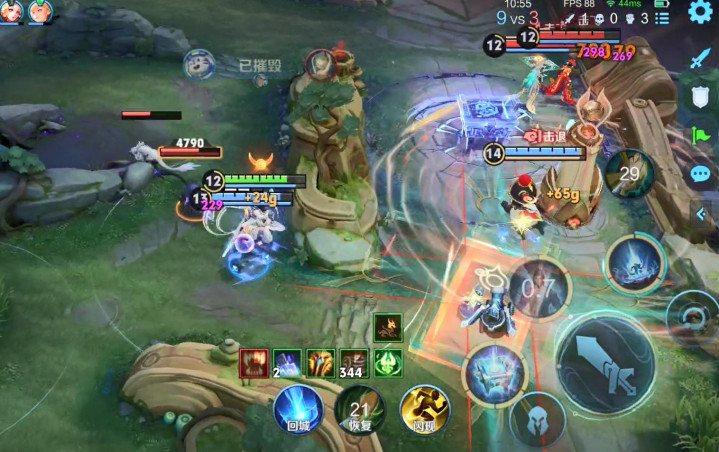Tap the shield defend signal
This screenshot has width=719, height=452.
(700, 97)
